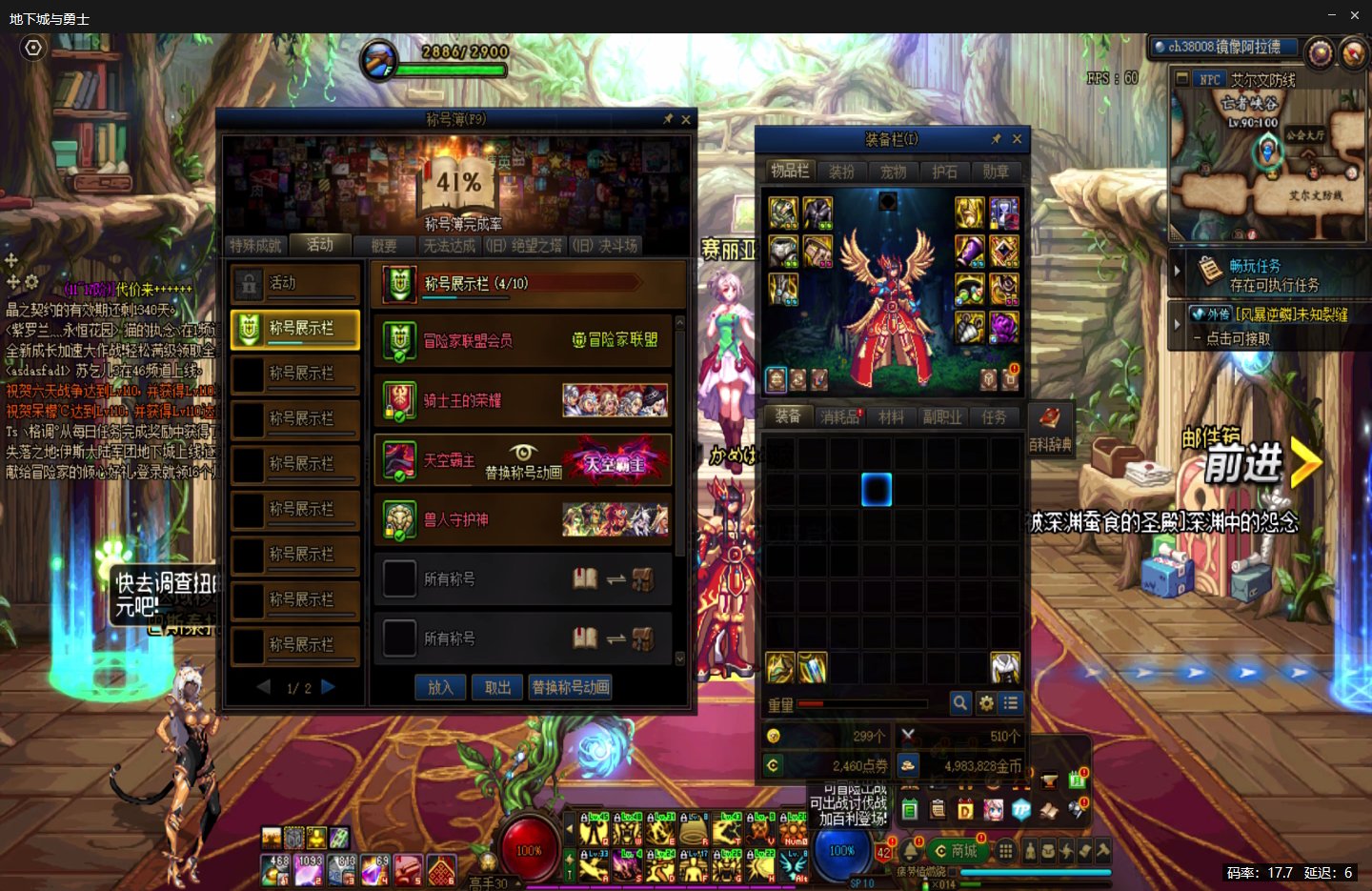The width and height of the screenshot is (1372, 891).
Task: Click the 取出 button
Action: point(497,687)
